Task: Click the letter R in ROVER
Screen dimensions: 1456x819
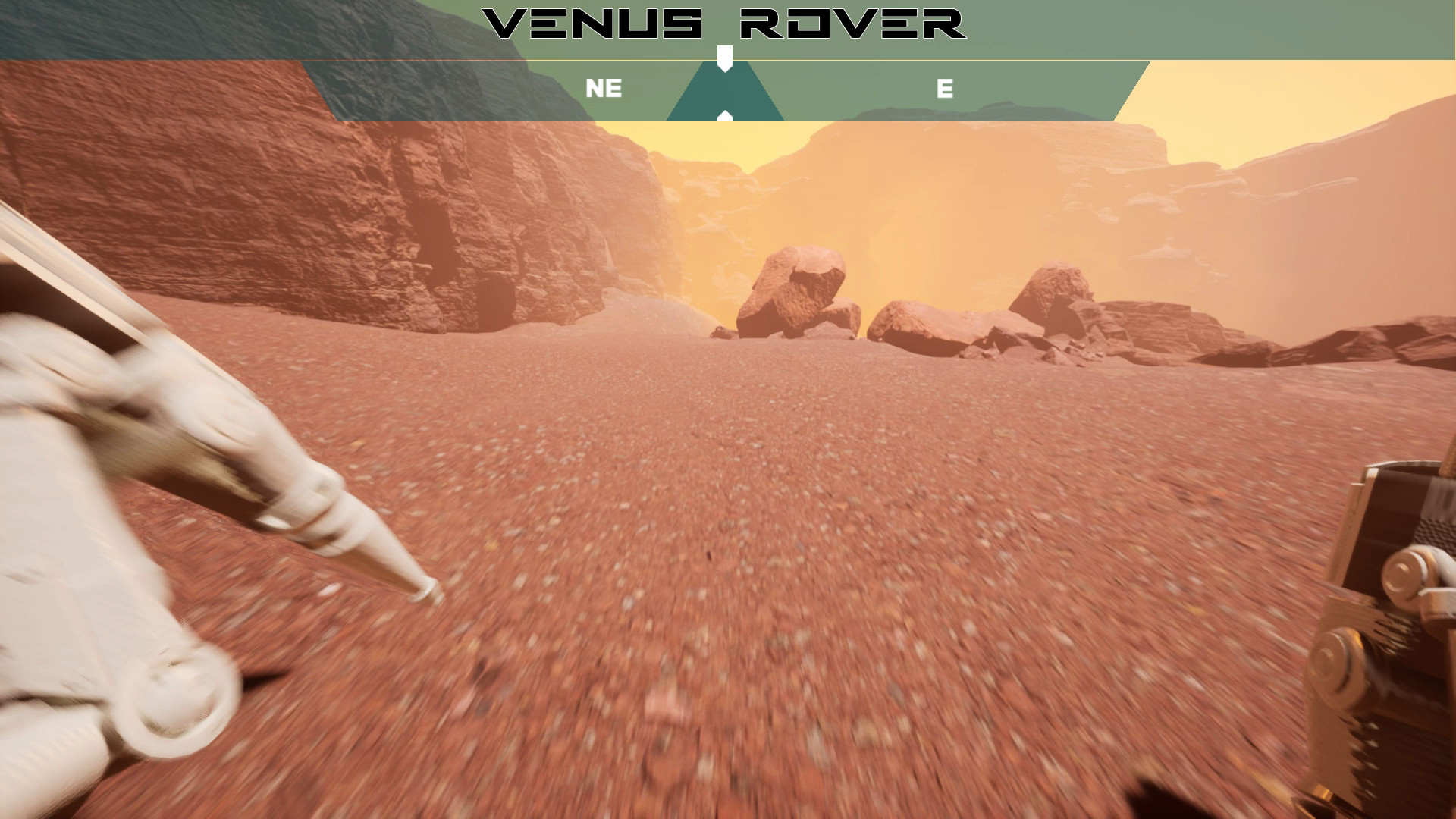Action: pyautogui.click(x=758, y=23)
